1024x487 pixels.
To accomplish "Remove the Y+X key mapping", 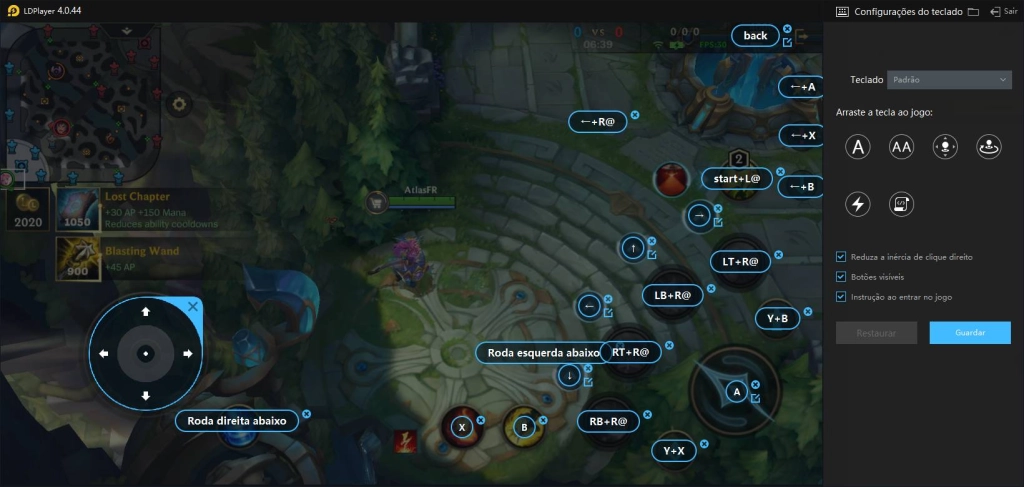I will (704, 443).
